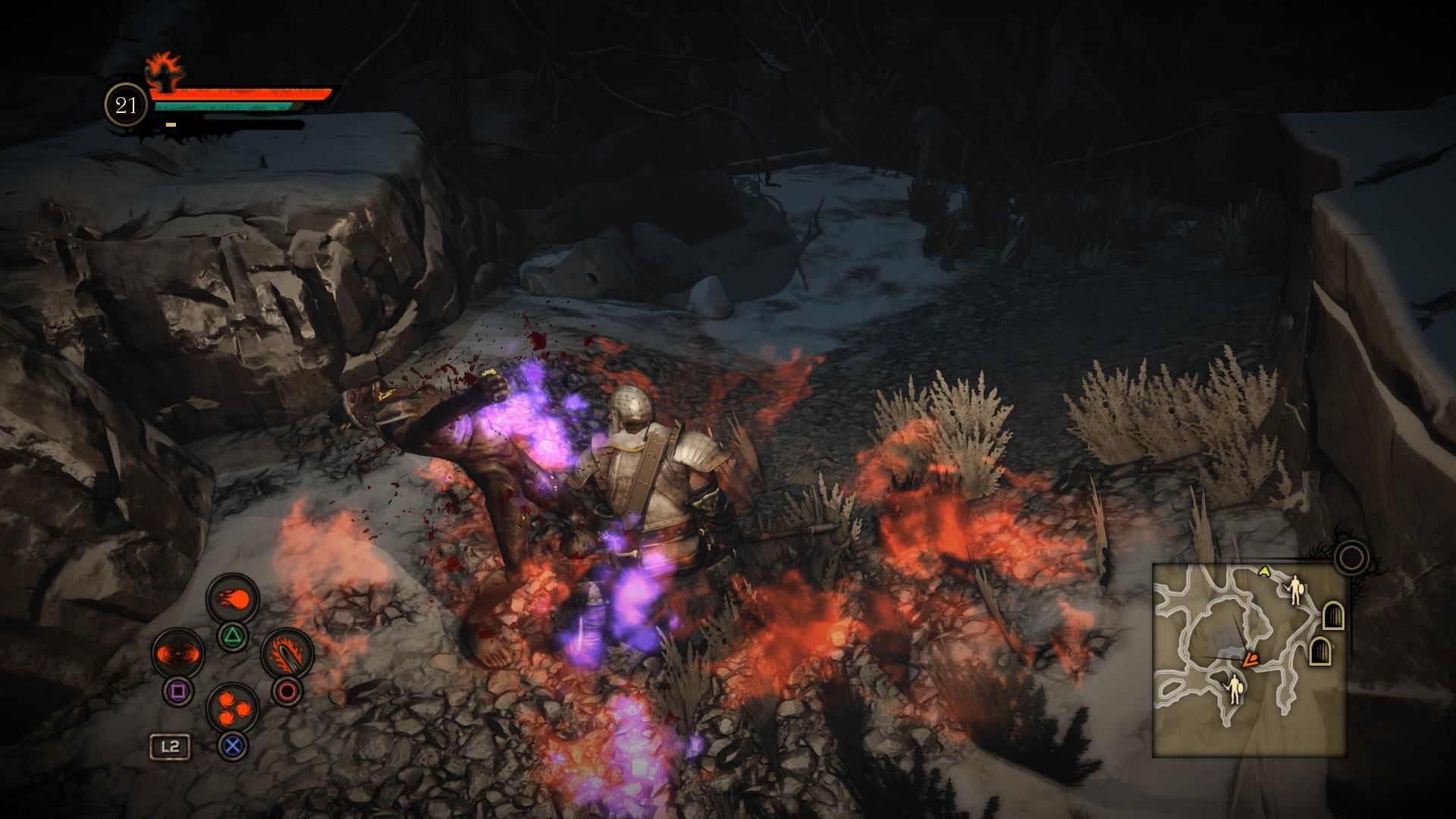Screen dimensions: 1456x819
Task: Click the orange player arrow on the minimap
Action: [x=1248, y=660]
